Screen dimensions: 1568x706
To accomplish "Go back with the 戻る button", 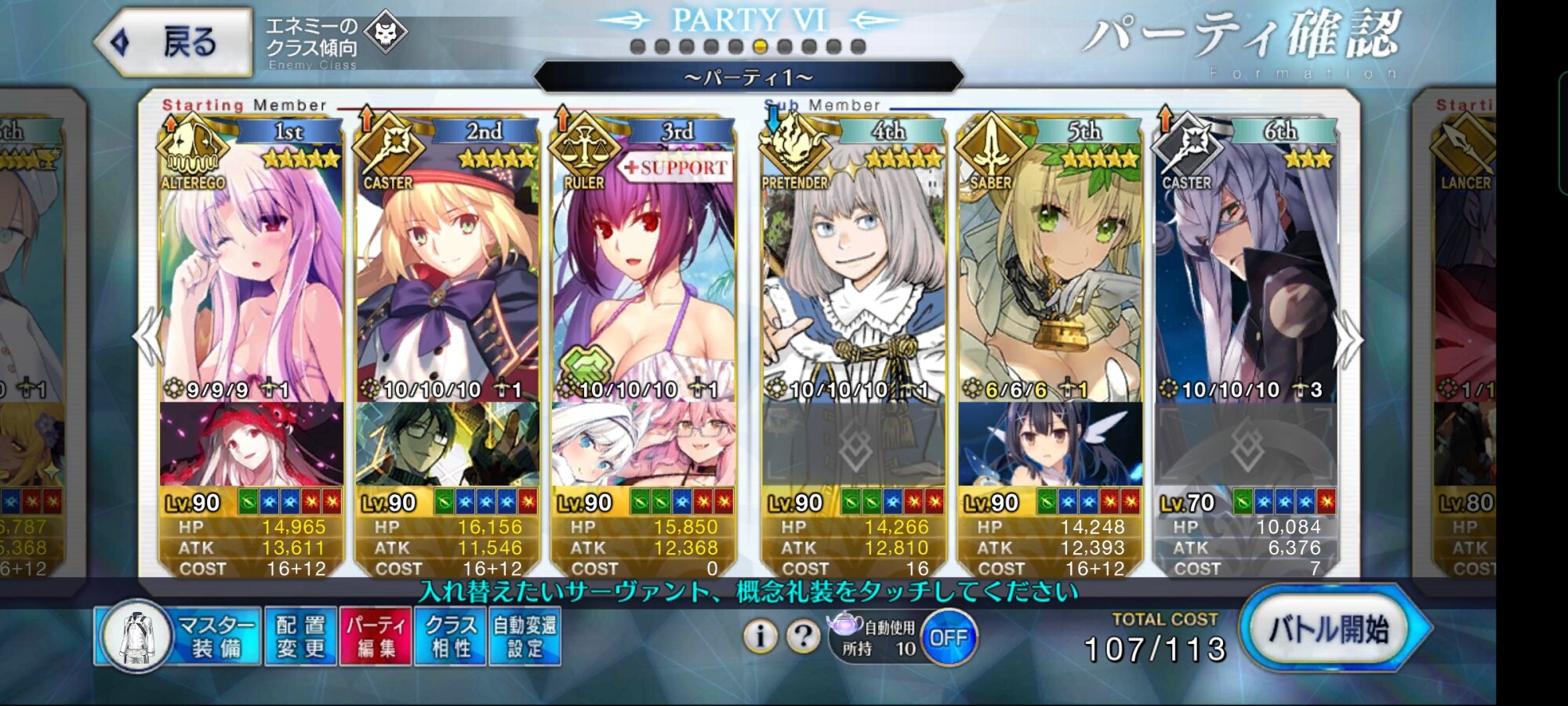I will point(174,42).
